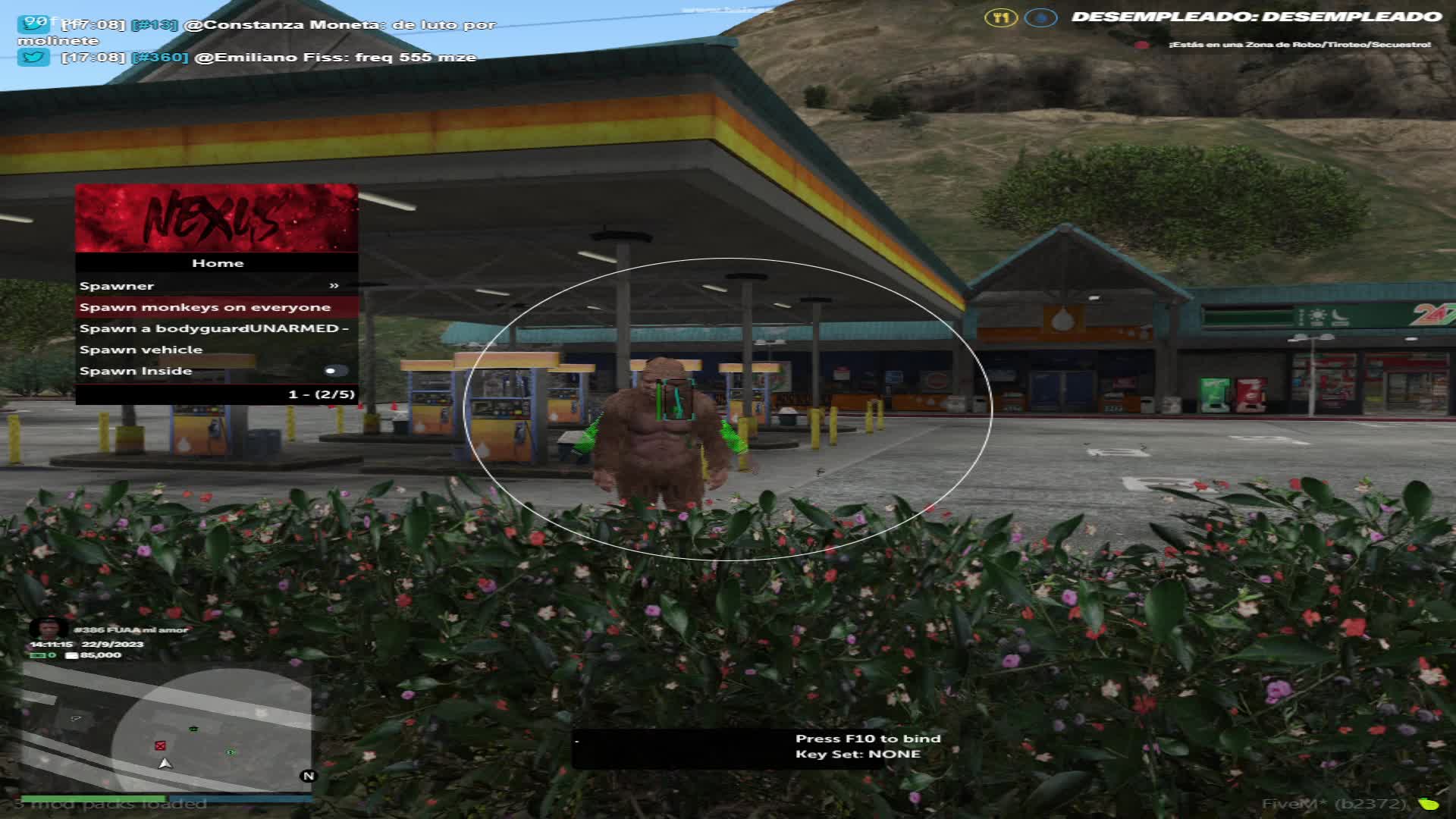Toggle the Spawn Inside switch
This screenshot has width=1456, height=819.
[334, 371]
